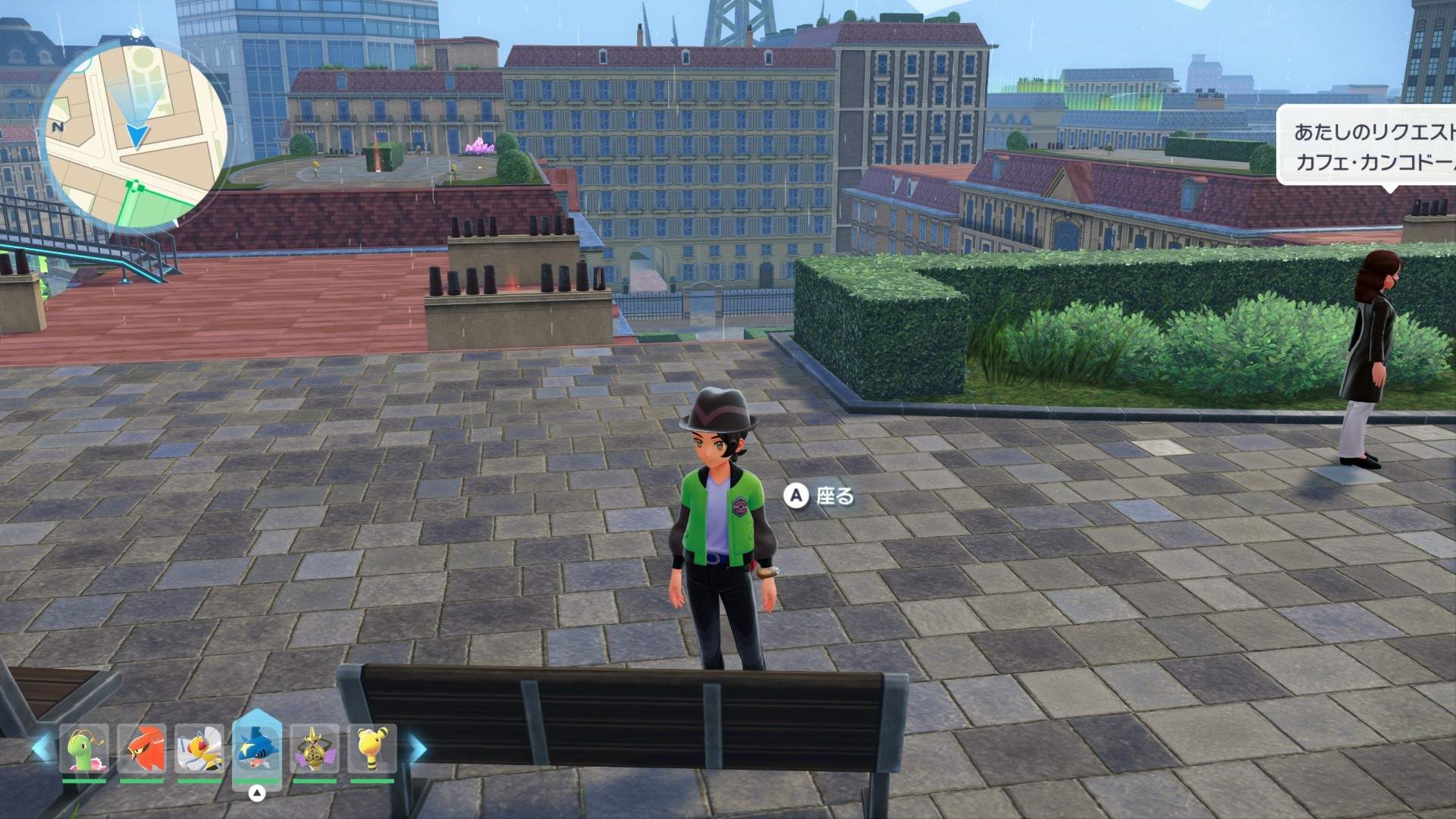Select the highlighted Sharpedo slot
Screen dimensions: 1456x819
(257, 749)
